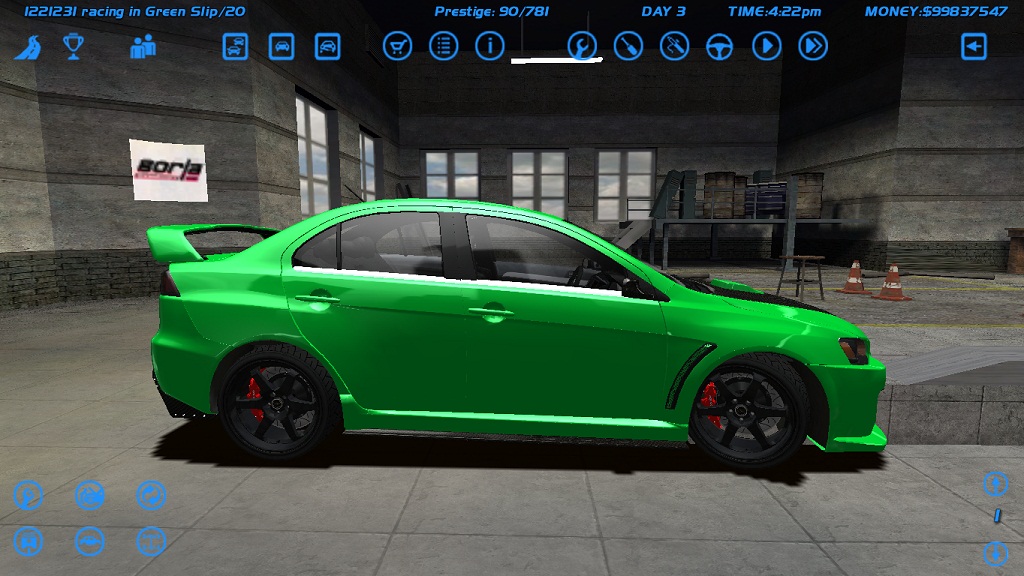Image resolution: width=1024 pixels, height=576 pixels.
Task: Select the car body circle icon
Action: tap(90, 542)
